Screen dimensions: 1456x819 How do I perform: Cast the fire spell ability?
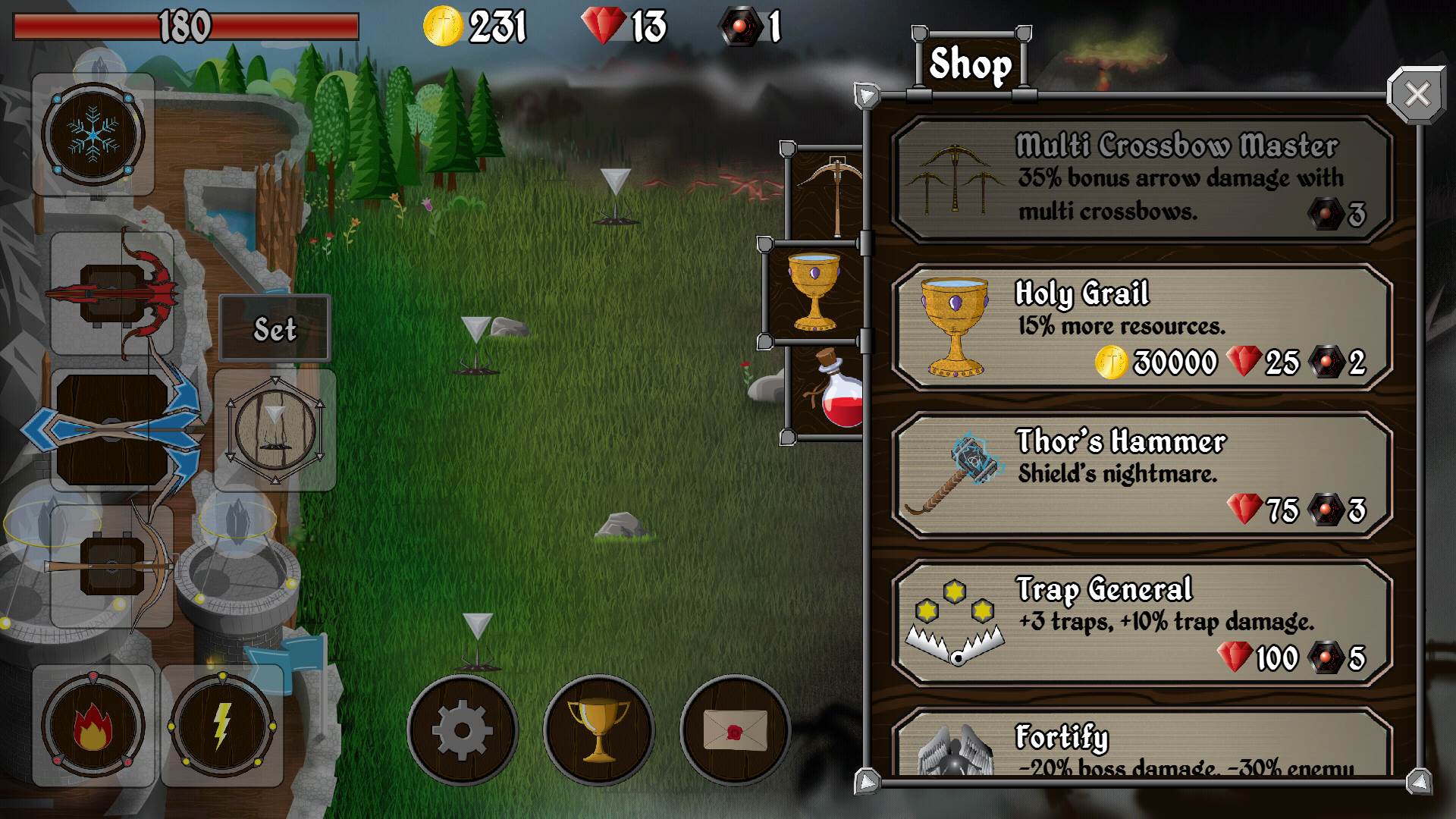click(x=93, y=726)
